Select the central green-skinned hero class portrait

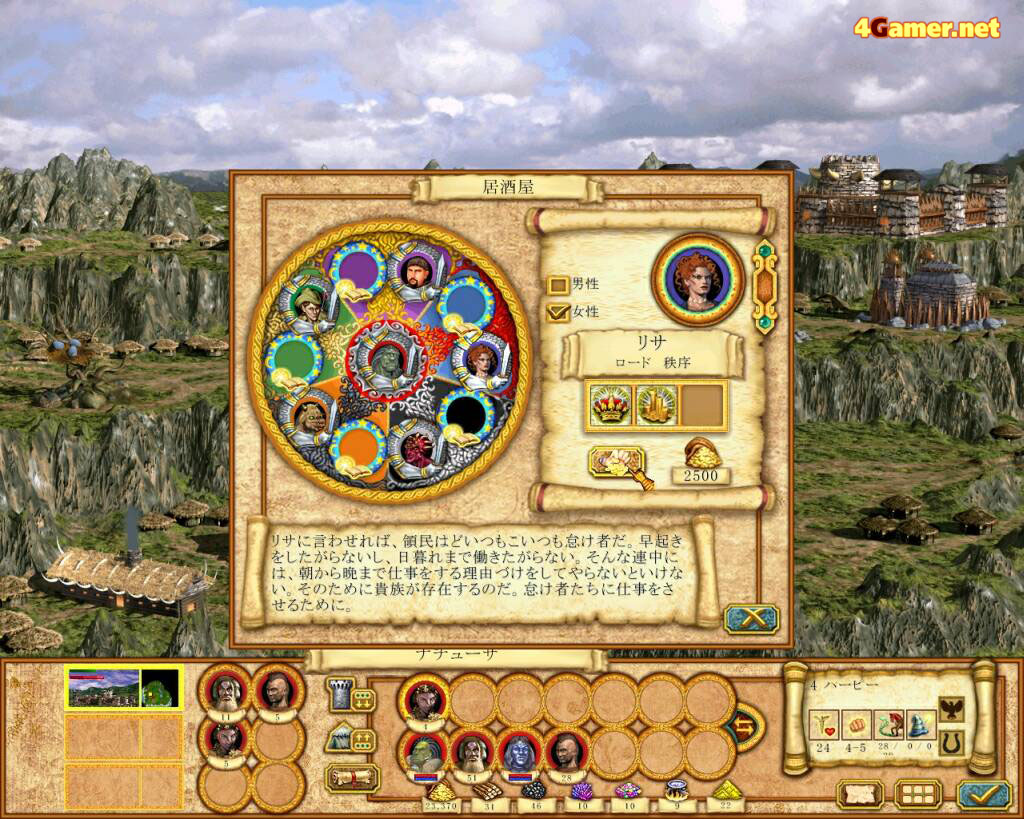(388, 359)
